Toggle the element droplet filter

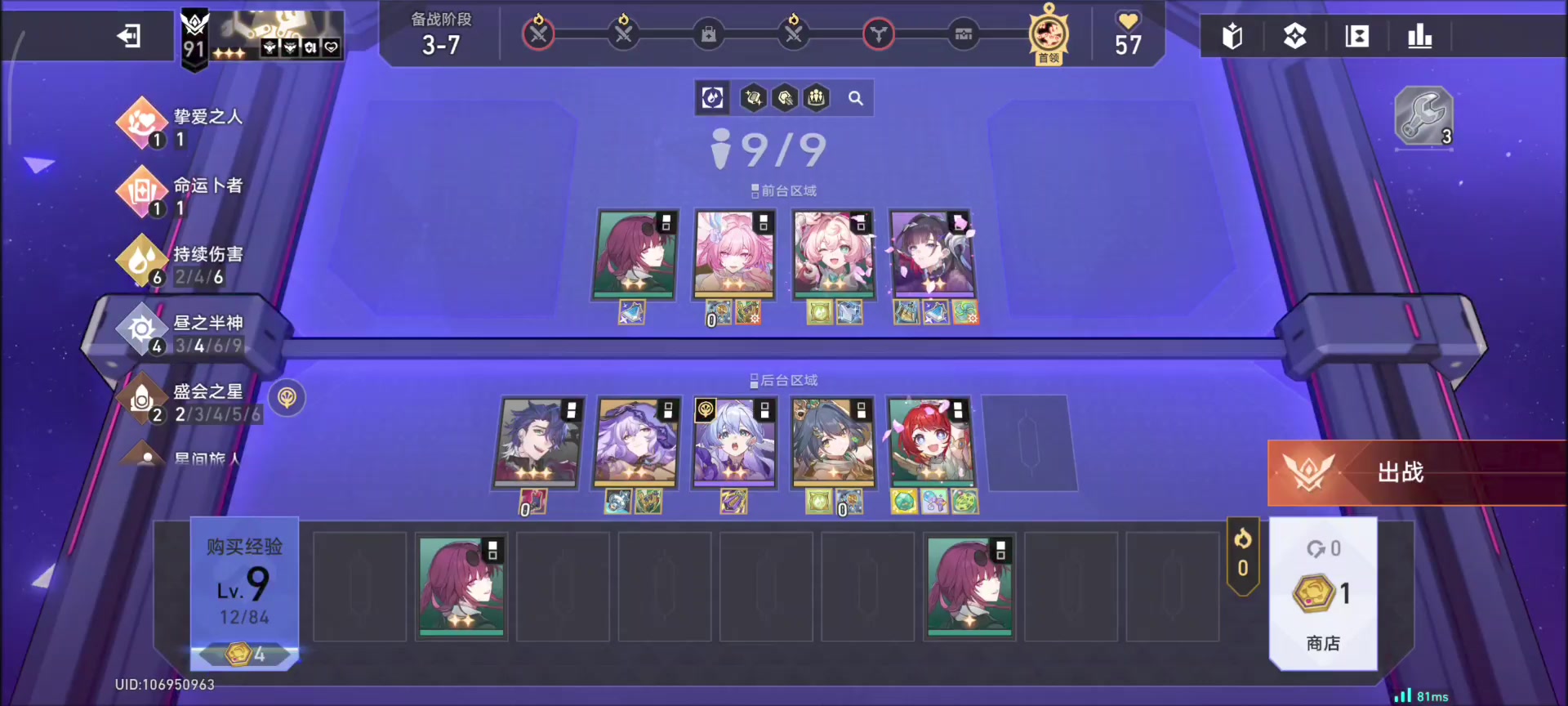[x=712, y=98]
